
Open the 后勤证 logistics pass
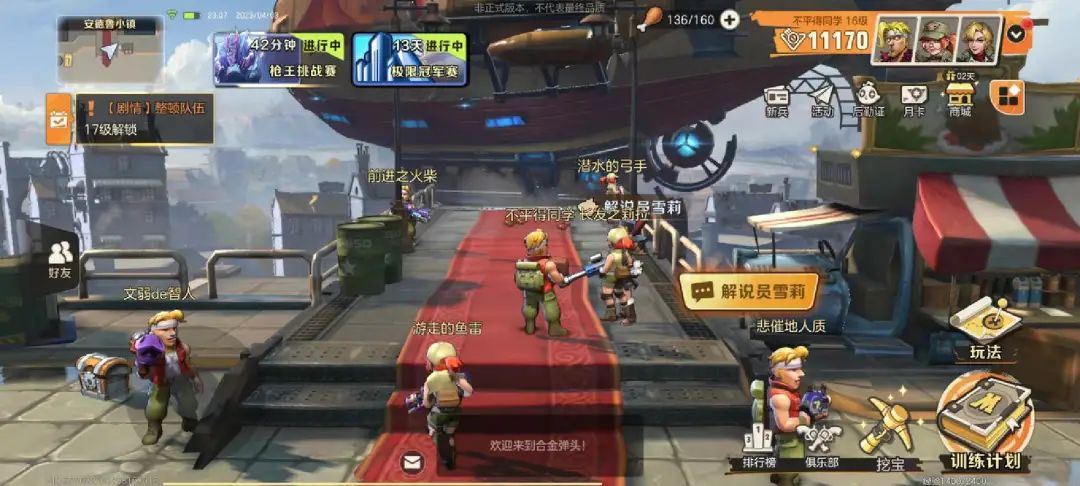(x=867, y=100)
